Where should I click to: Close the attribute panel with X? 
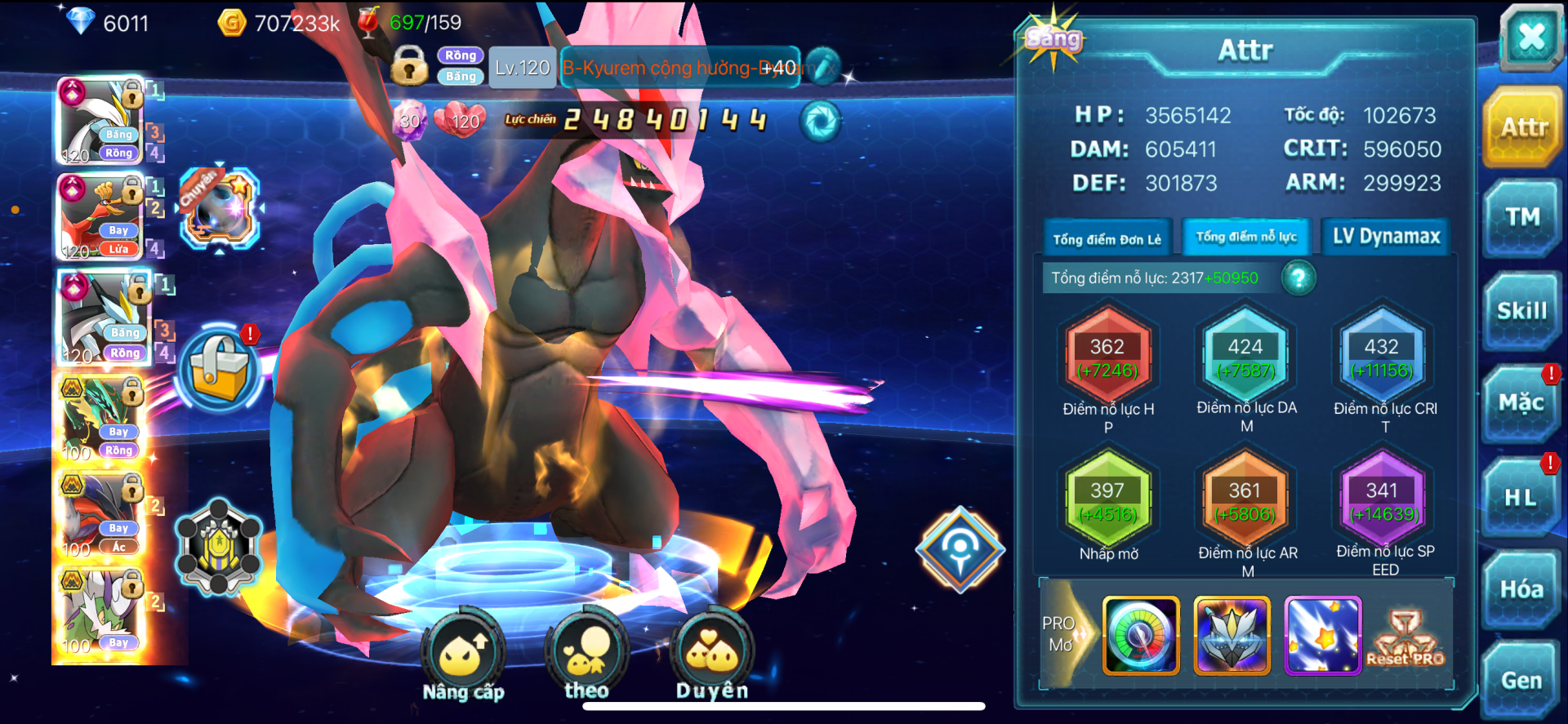coord(1530,36)
